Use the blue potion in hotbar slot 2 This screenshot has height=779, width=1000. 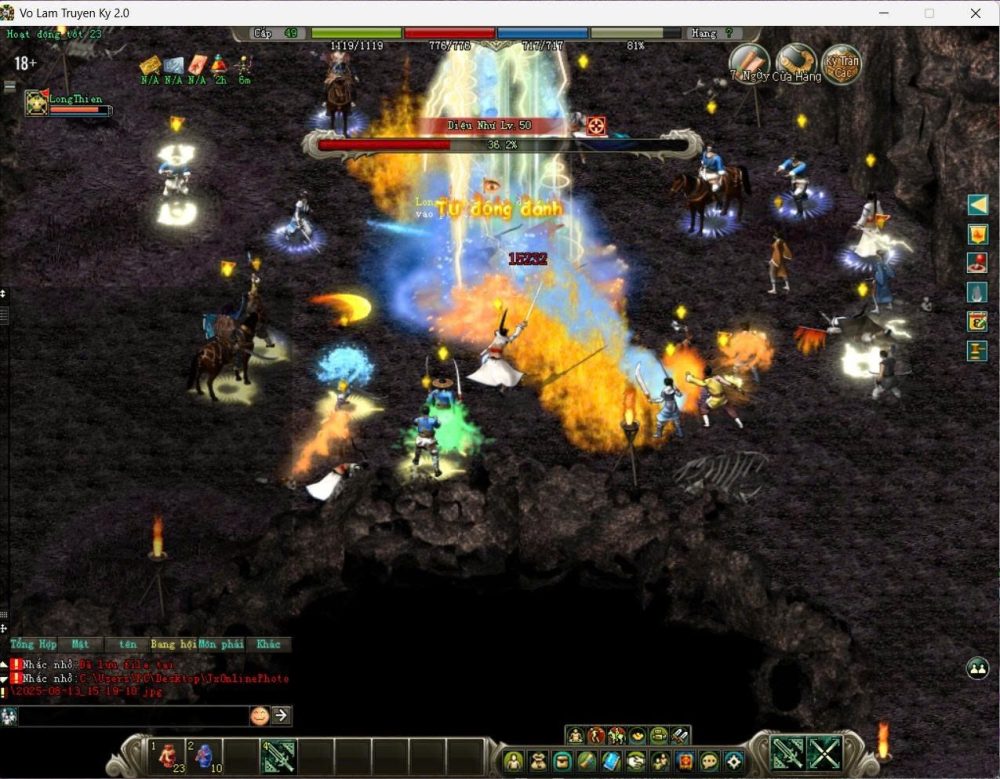(x=203, y=756)
